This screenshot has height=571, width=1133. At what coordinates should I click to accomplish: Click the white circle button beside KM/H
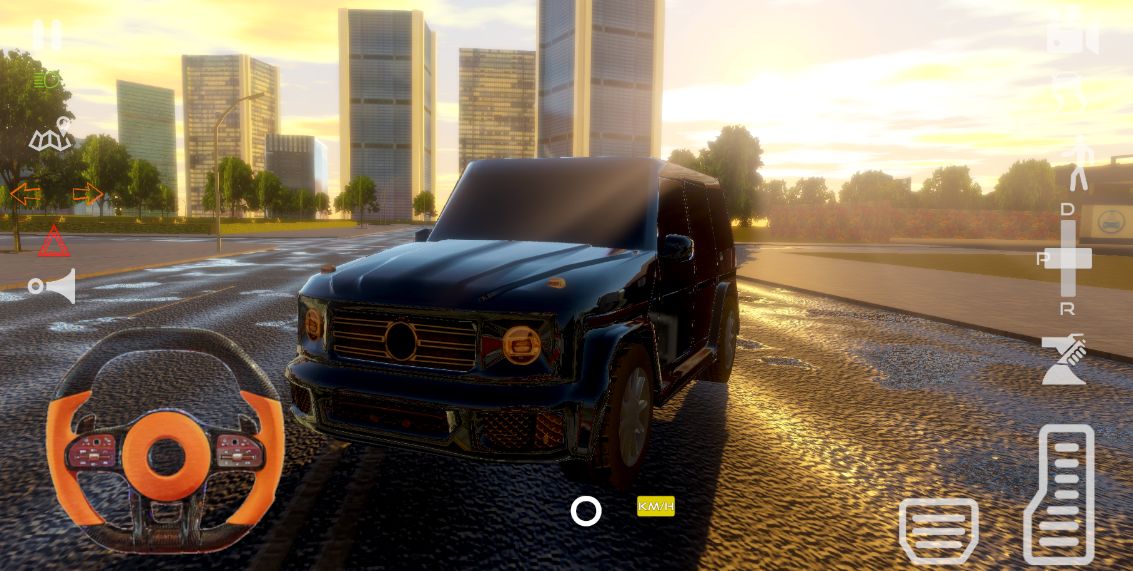586,511
